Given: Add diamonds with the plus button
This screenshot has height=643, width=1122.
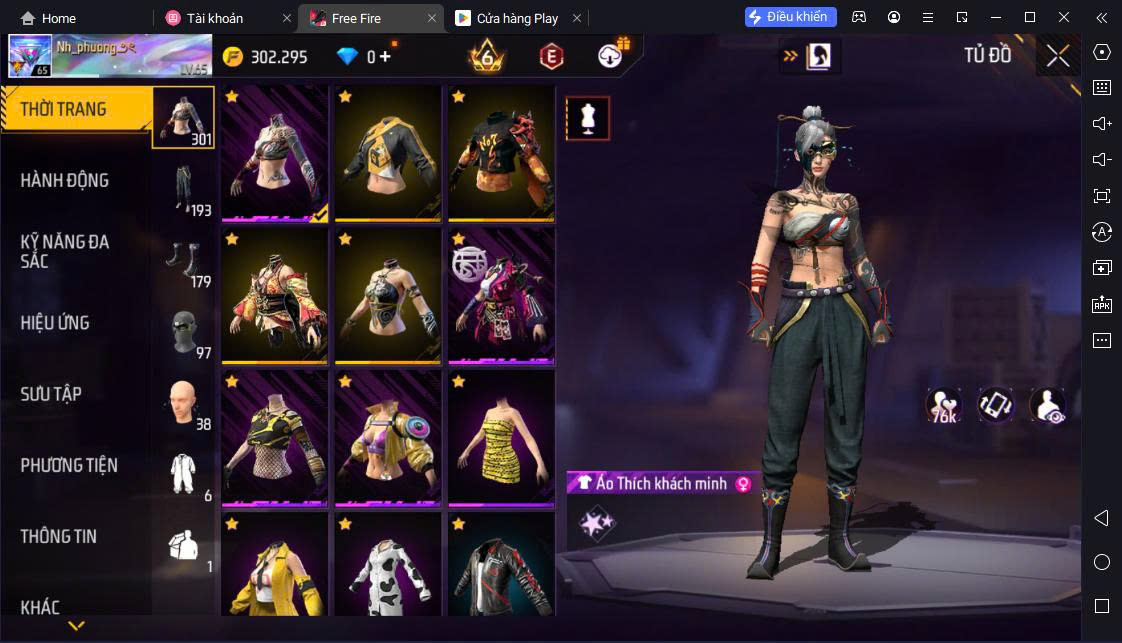Looking at the screenshot, I should (x=386, y=57).
